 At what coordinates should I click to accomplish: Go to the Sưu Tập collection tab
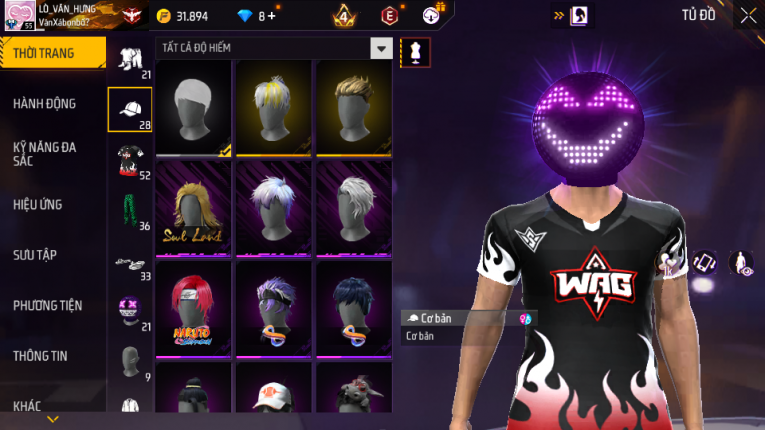click(35, 255)
